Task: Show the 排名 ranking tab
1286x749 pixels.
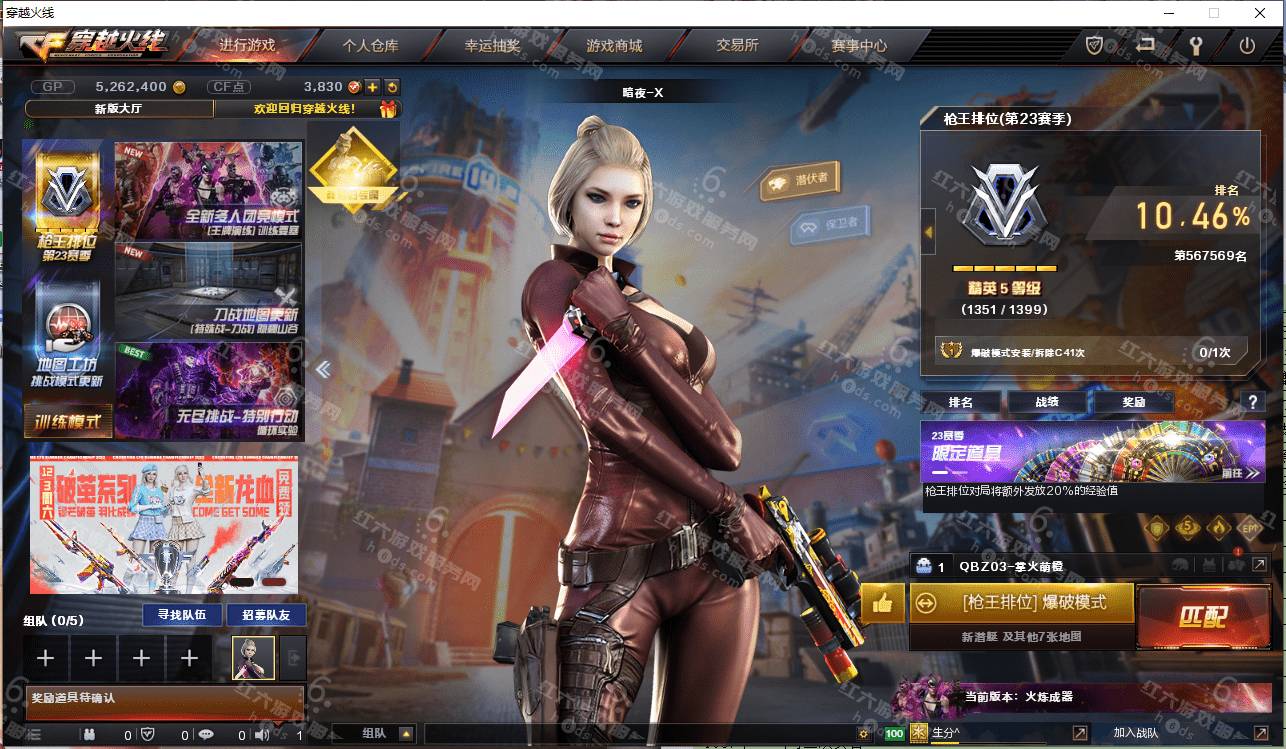Action: pyautogui.click(x=961, y=402)
